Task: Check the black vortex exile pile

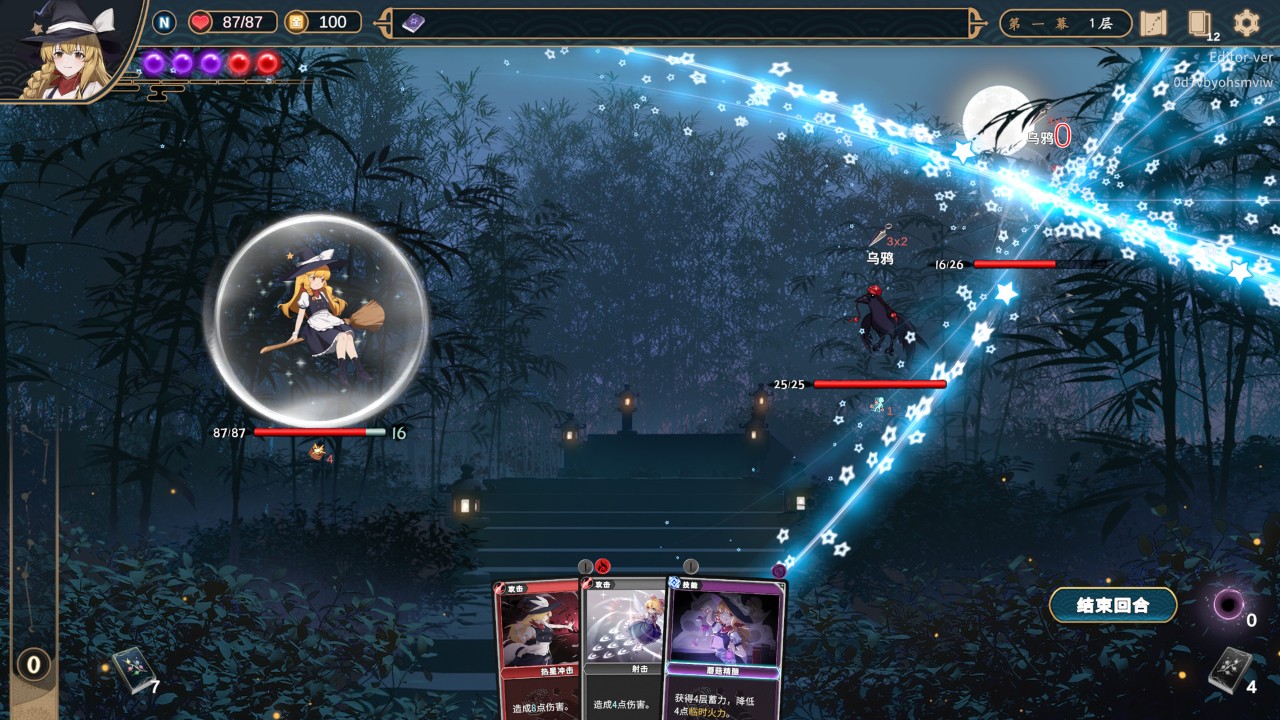Action: [x=1228, y=604]
